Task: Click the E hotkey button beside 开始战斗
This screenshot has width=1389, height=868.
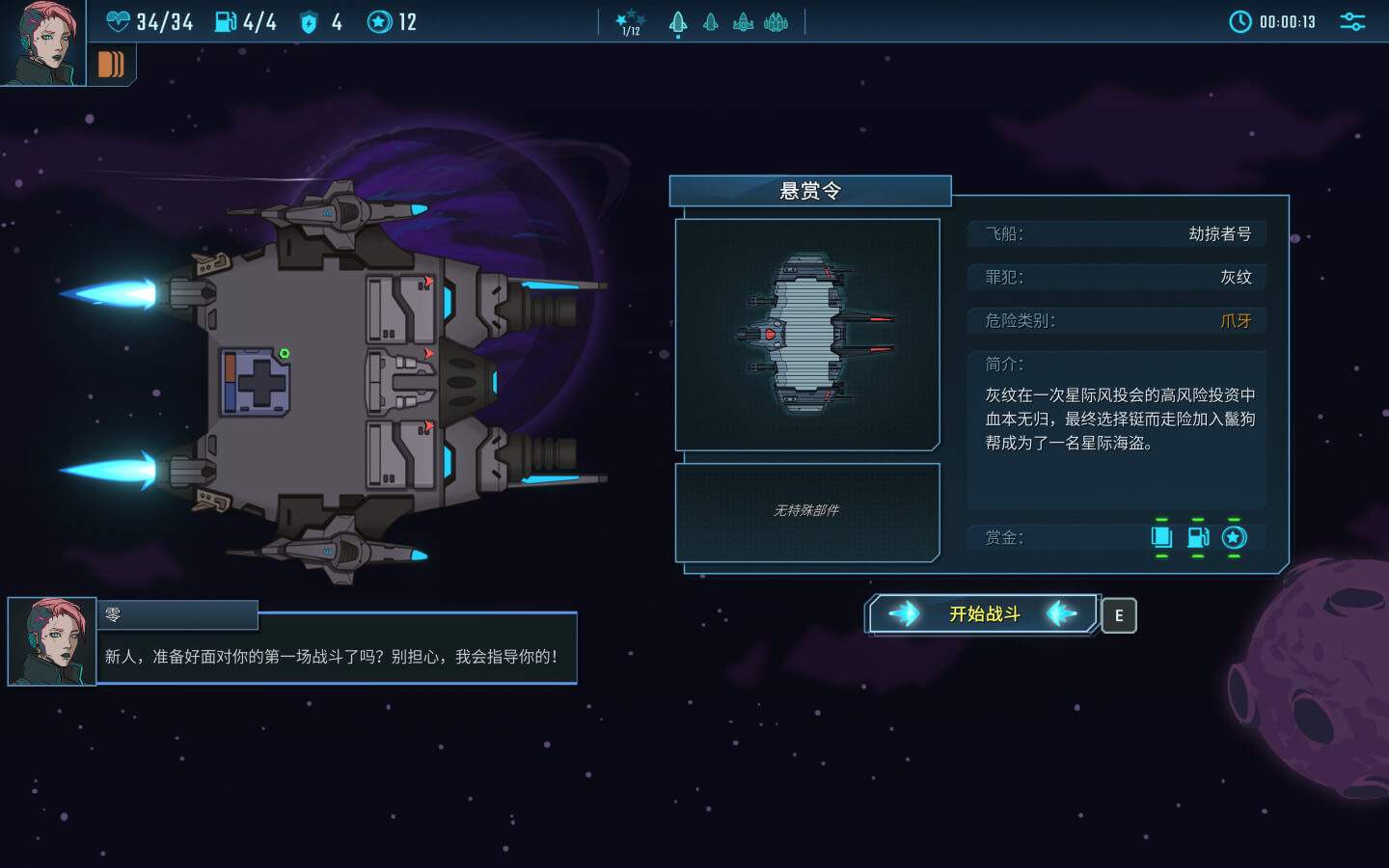Action: (1119, 614)
